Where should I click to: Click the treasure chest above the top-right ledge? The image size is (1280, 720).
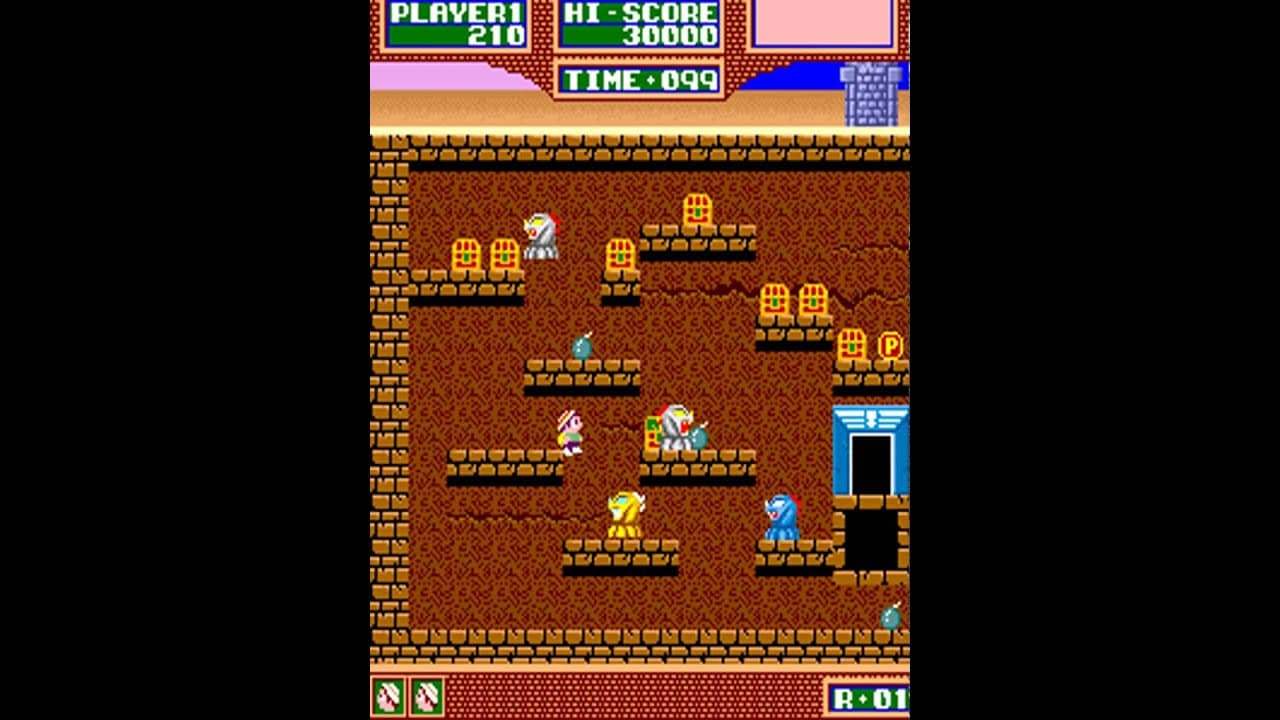click(x=700, y=211)
